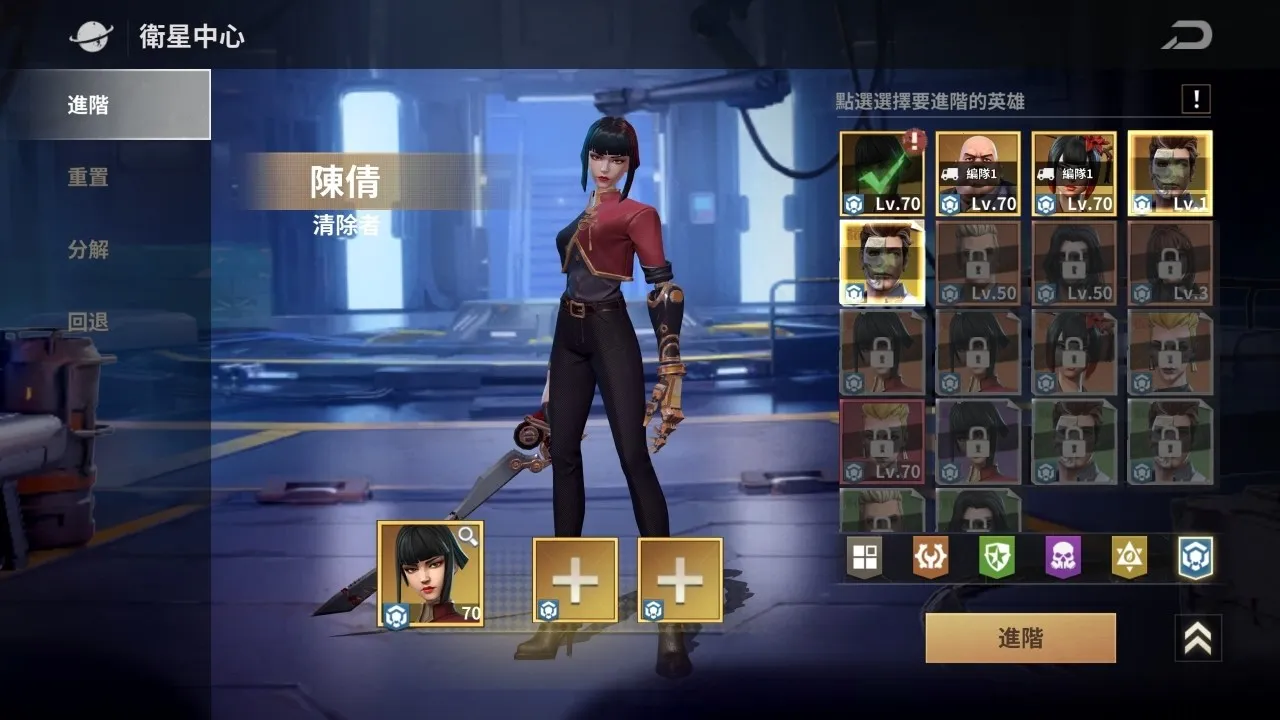Select the 進階 tab in the sidebar
Viewport: 1280px width, 720px height.
click(x=105, y=104)
